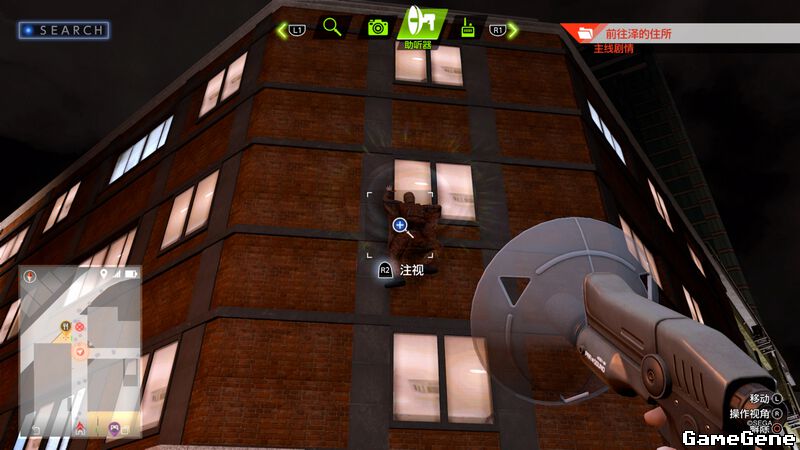
Task: Click the right green tool-cycle arrow
Action: pyautogui.click(x=514, y=30)
